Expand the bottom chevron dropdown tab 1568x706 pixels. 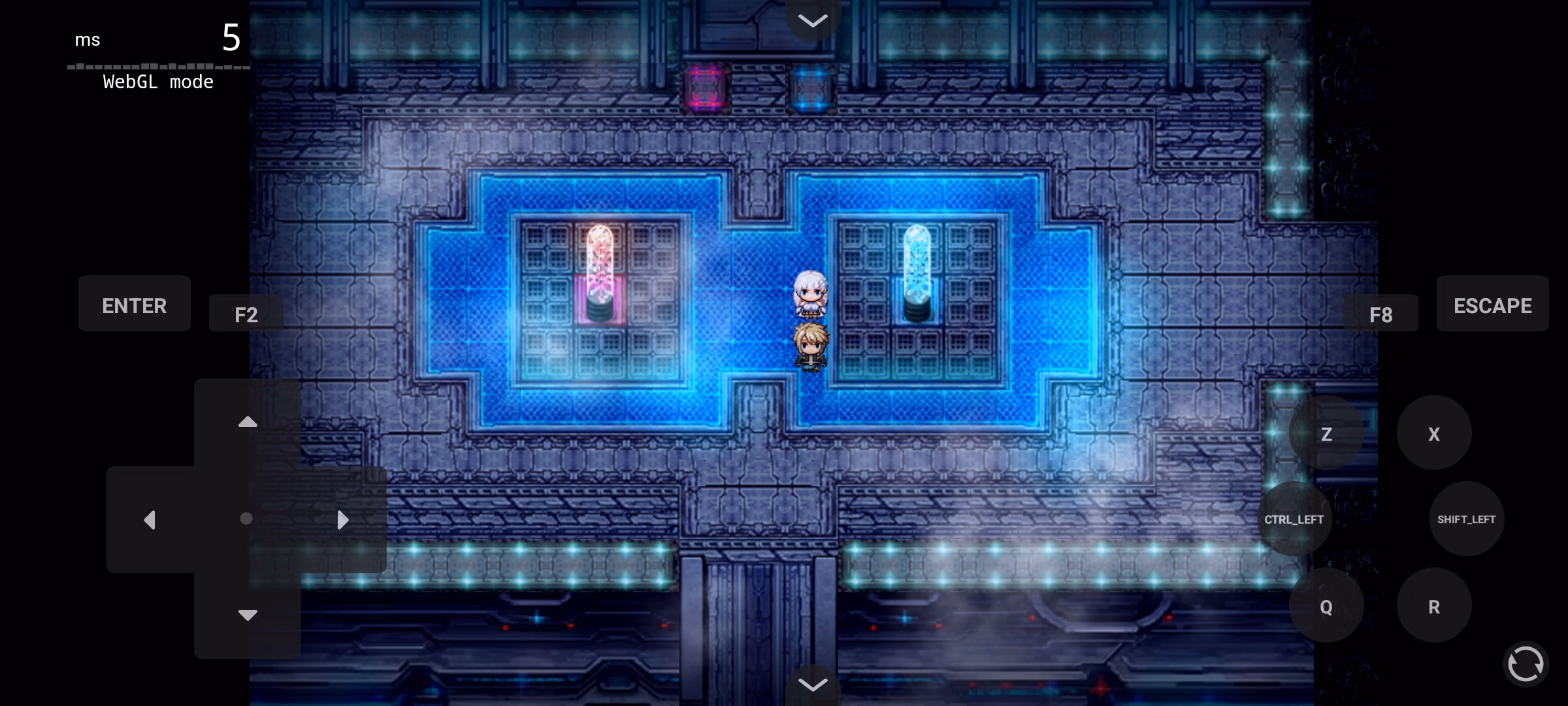click(x=813, y=684)
